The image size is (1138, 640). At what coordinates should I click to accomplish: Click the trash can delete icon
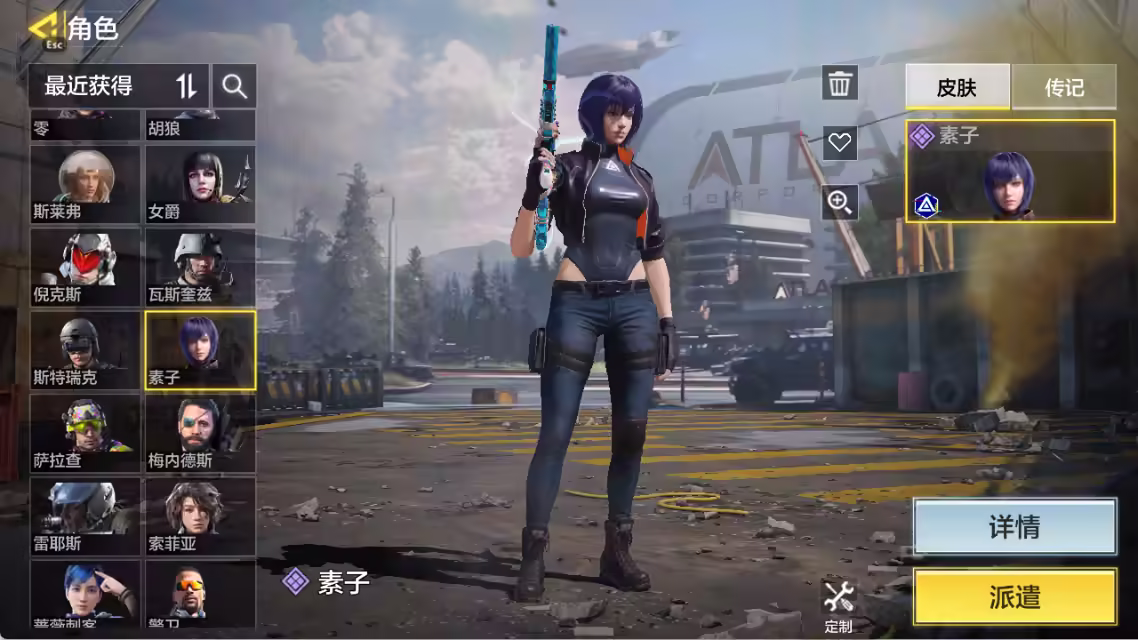[x=840, y=83]
